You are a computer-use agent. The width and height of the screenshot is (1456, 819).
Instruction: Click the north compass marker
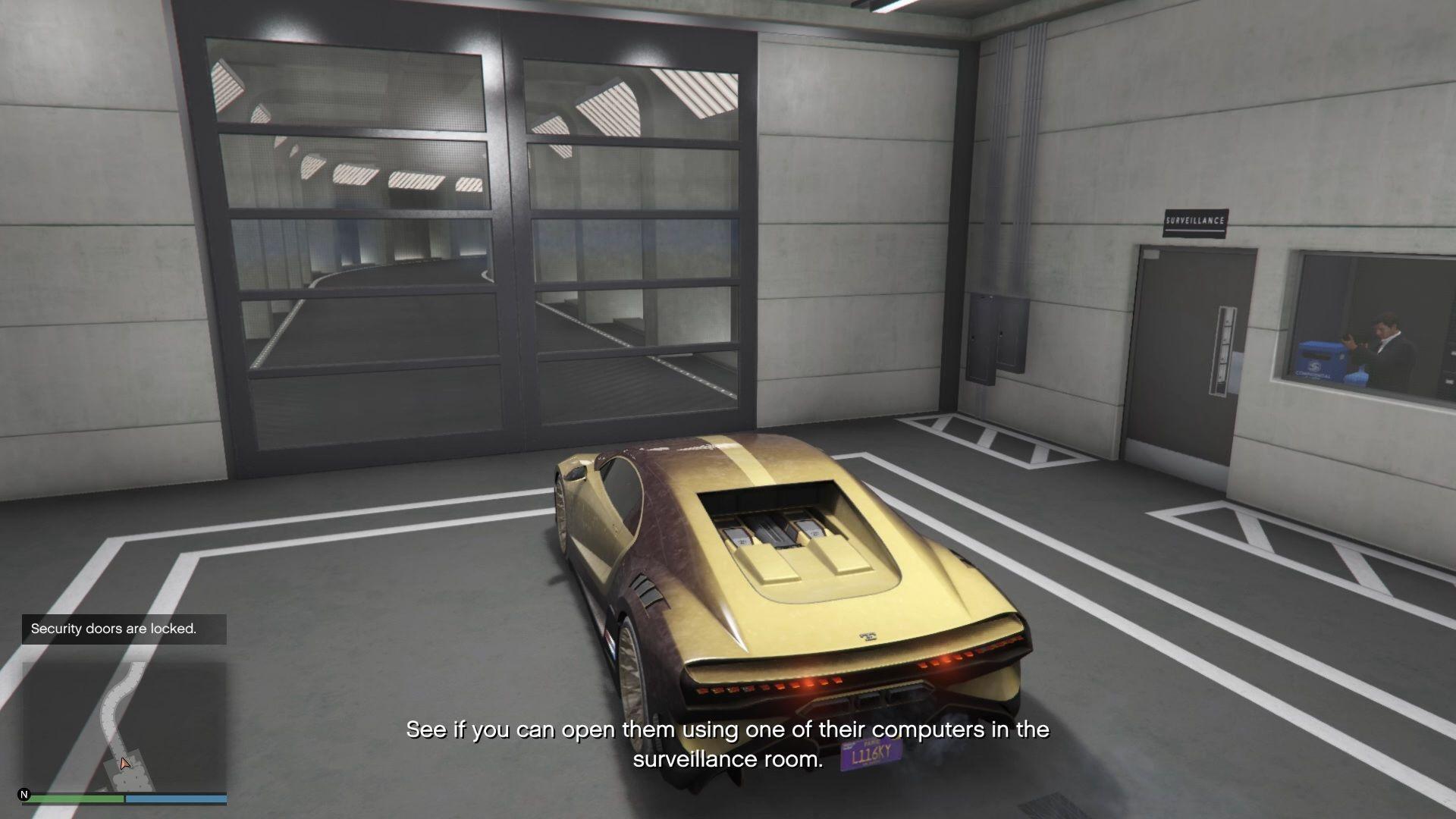24,795
